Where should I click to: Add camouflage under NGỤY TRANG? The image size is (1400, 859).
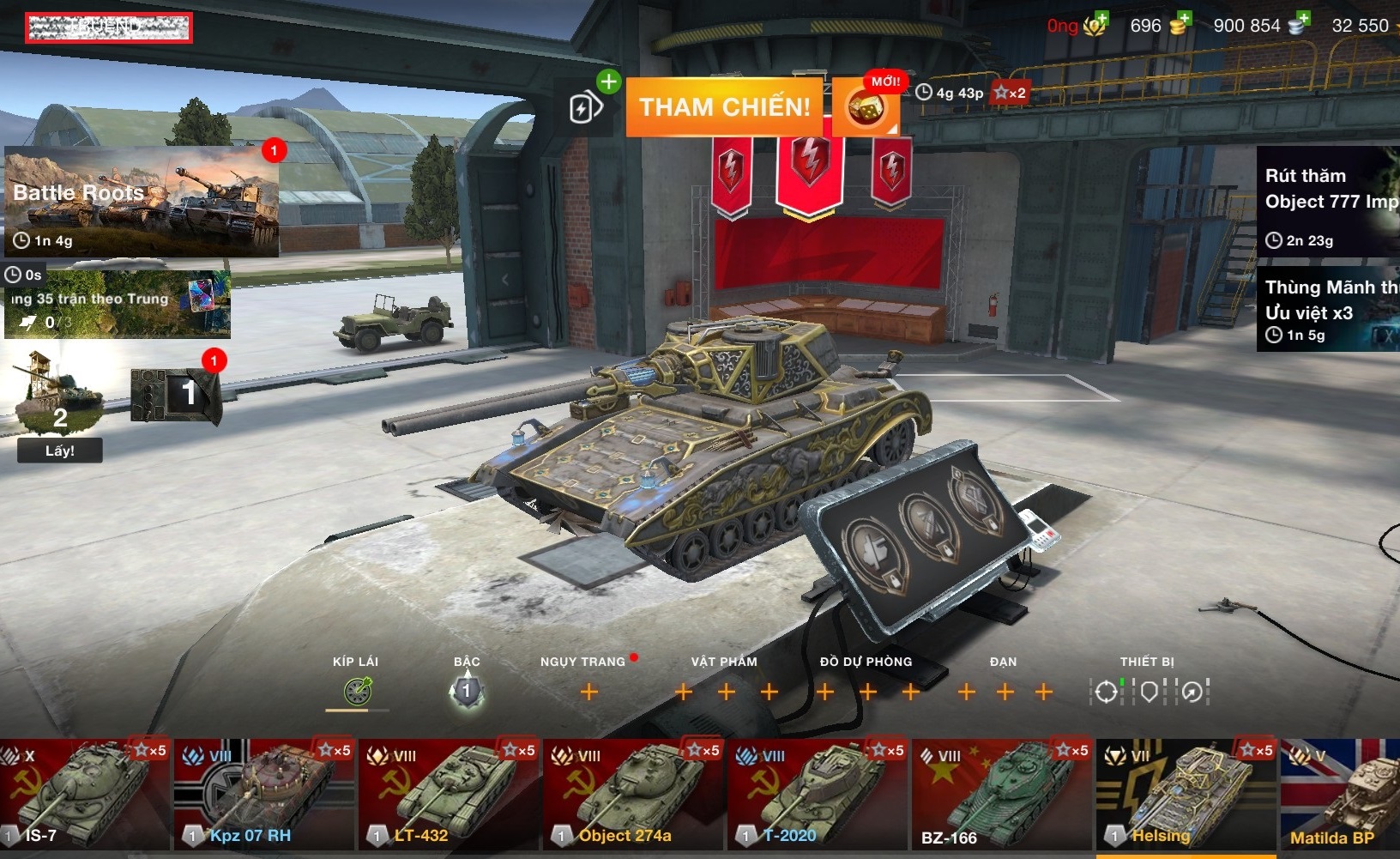589,692
